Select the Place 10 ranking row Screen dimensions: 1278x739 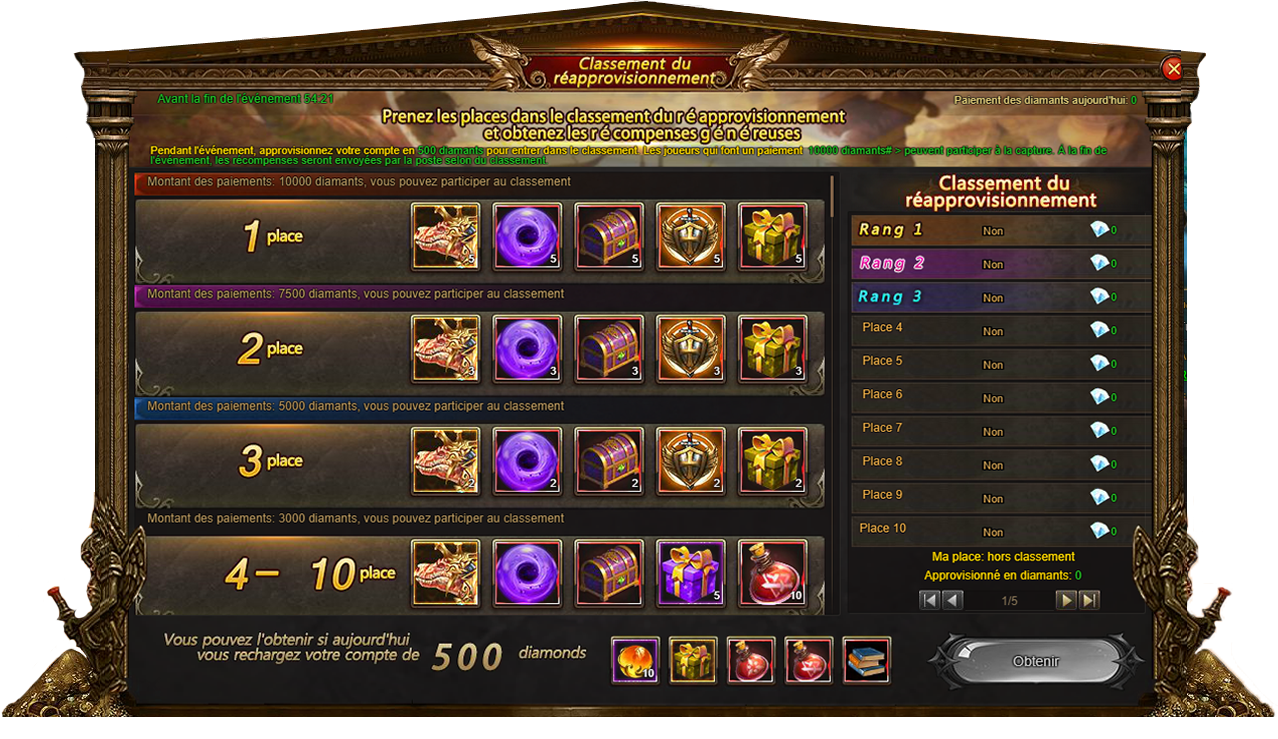[1000, 529]
